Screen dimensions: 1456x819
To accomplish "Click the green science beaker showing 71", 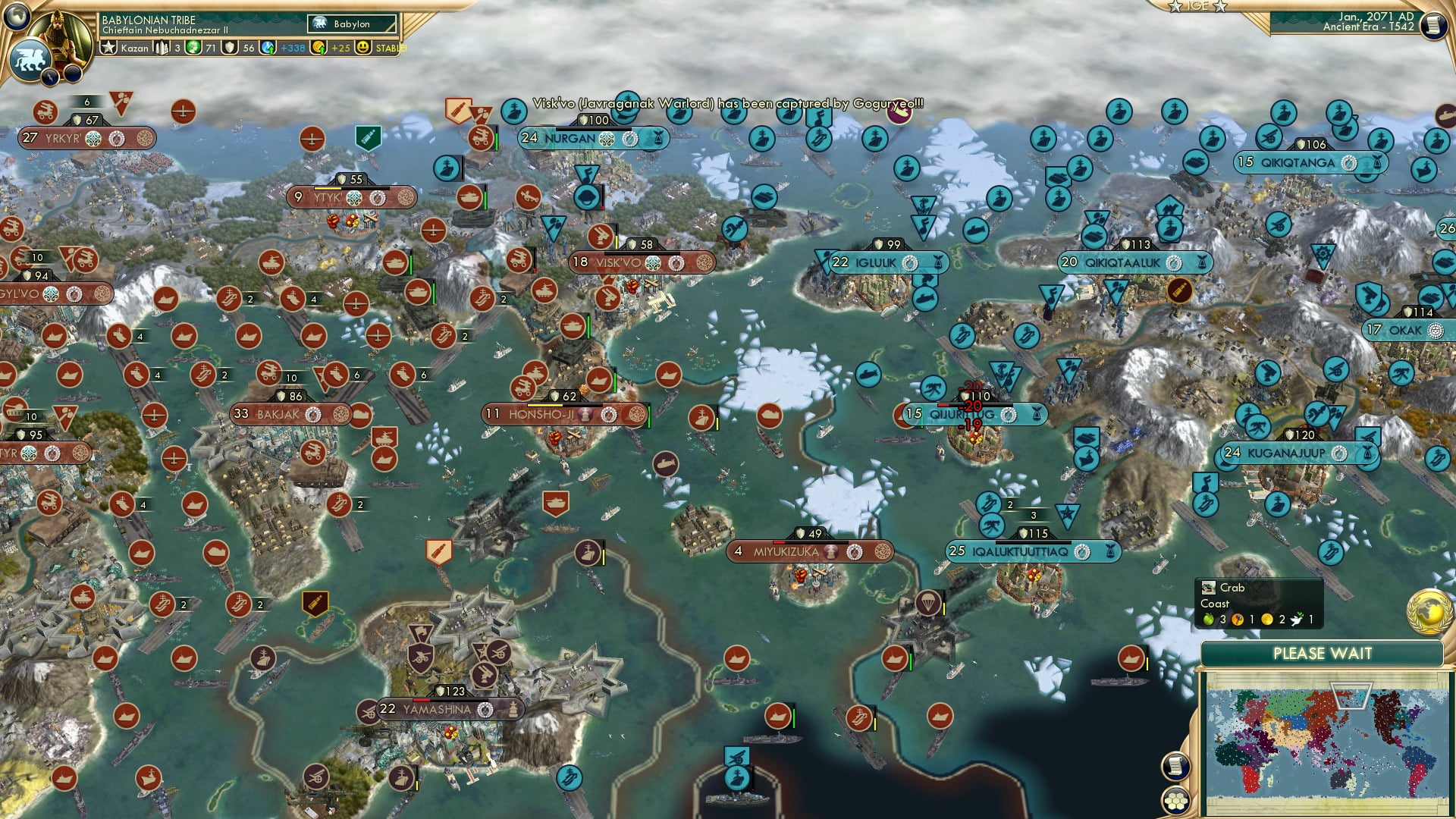I will pyautogui.click(x=191, y=48).
